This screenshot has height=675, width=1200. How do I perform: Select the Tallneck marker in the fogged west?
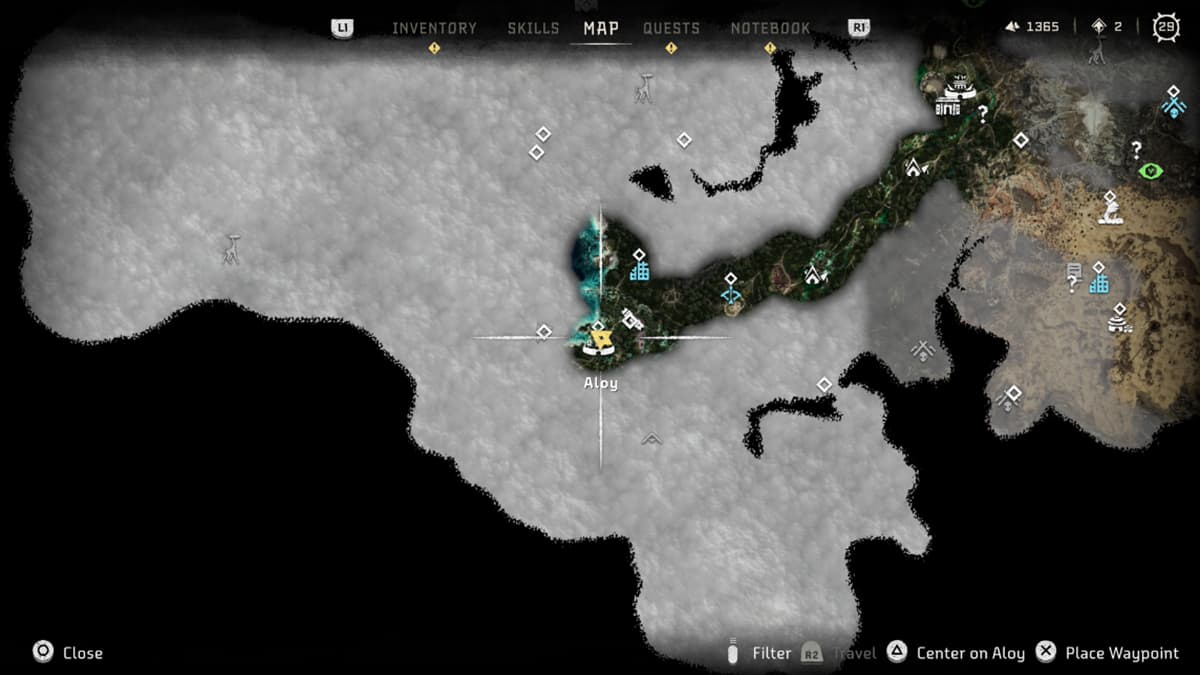pyautogui.click(x=231, y=250)
